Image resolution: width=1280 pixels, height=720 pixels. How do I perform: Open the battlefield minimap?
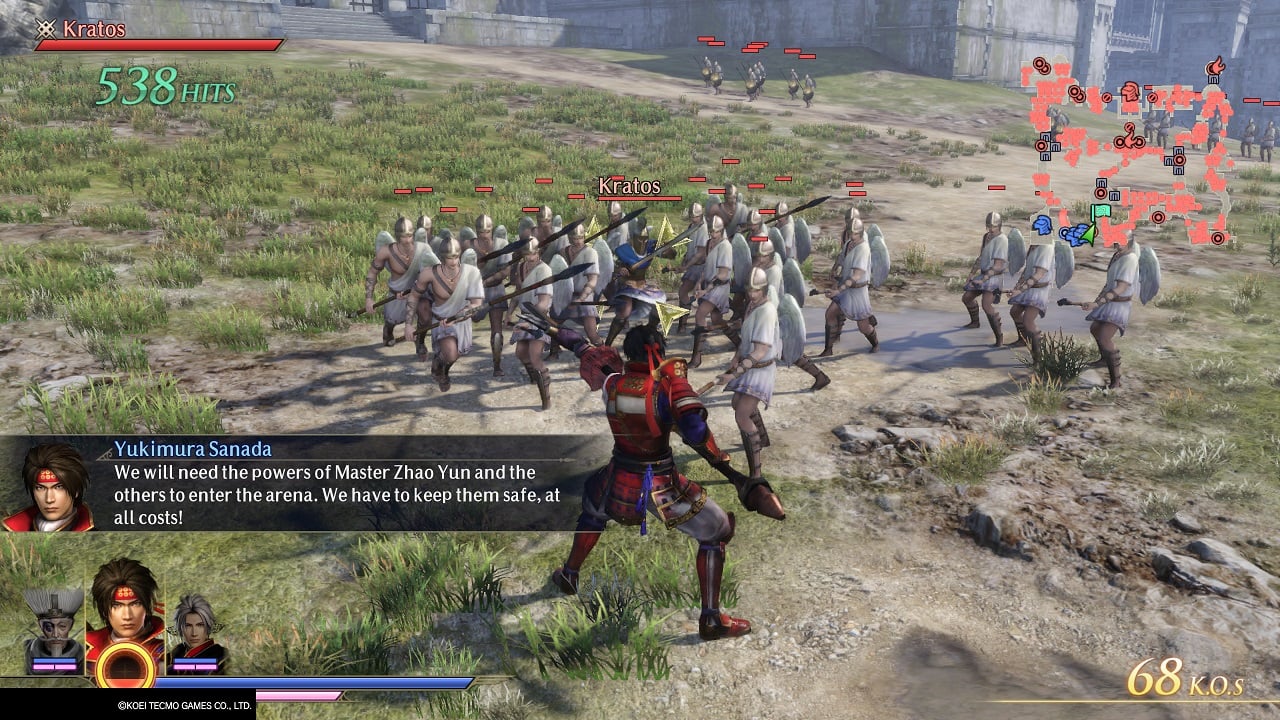click(1130, 150)
